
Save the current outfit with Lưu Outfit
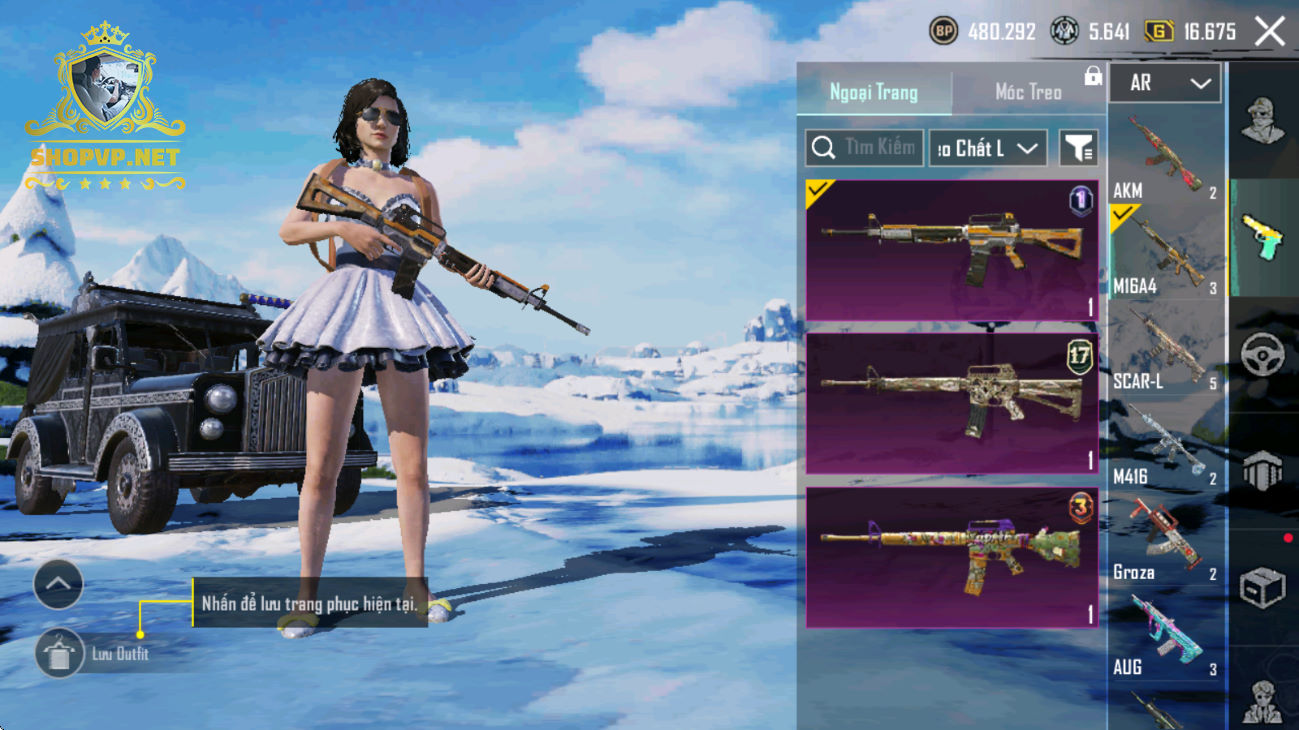click(60, 654)
